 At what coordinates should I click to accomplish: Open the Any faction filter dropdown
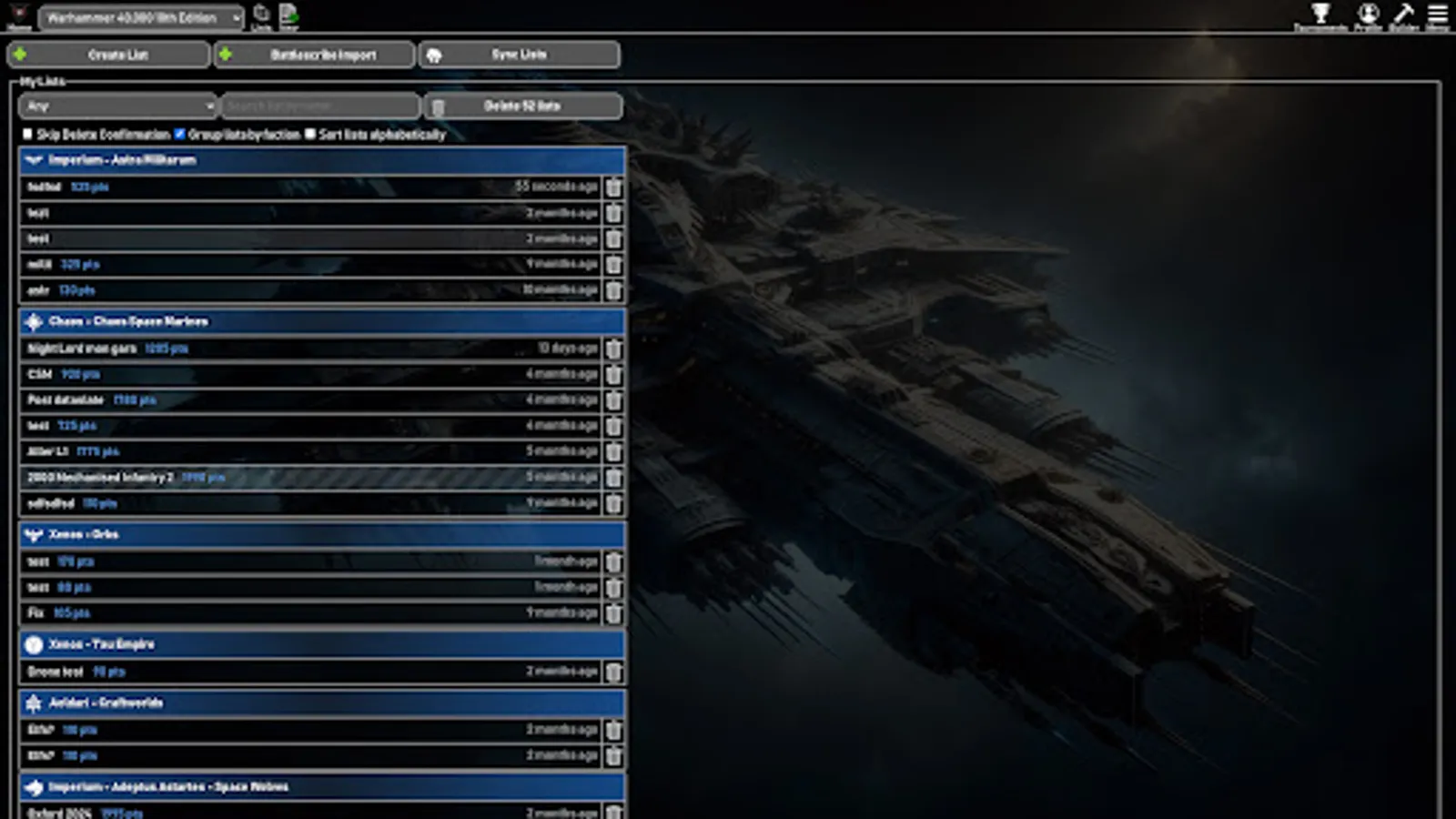(x=116, y=106)
